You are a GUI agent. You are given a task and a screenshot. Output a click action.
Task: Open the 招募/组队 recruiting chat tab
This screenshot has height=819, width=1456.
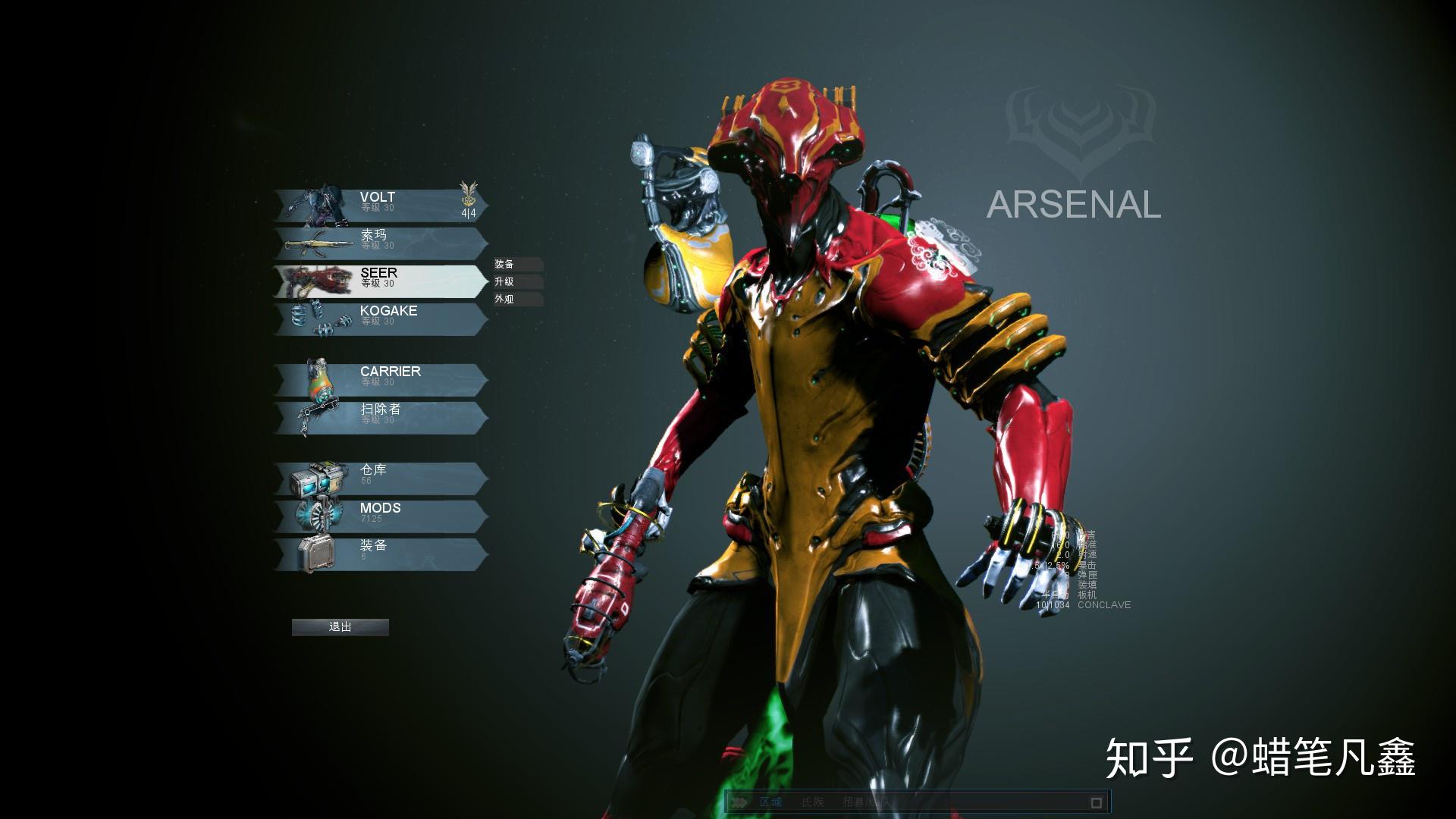coord(864,802)
